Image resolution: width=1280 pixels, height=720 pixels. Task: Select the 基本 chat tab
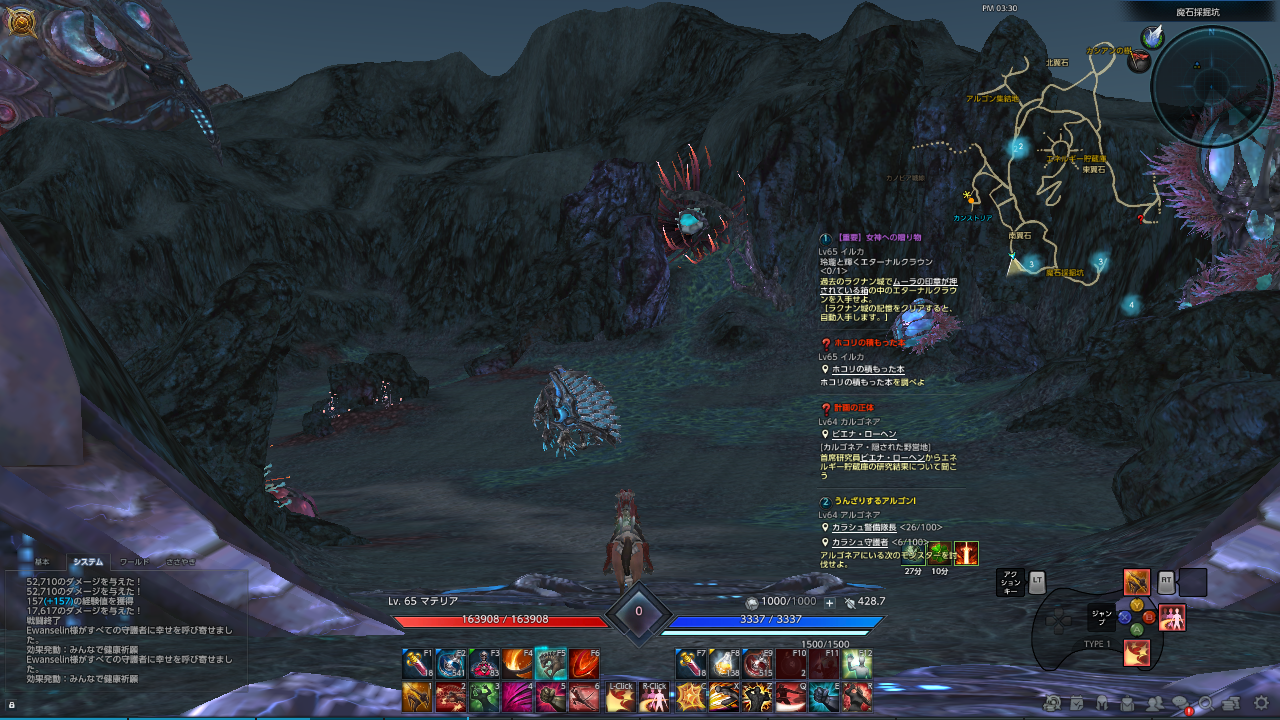(42, 562)
